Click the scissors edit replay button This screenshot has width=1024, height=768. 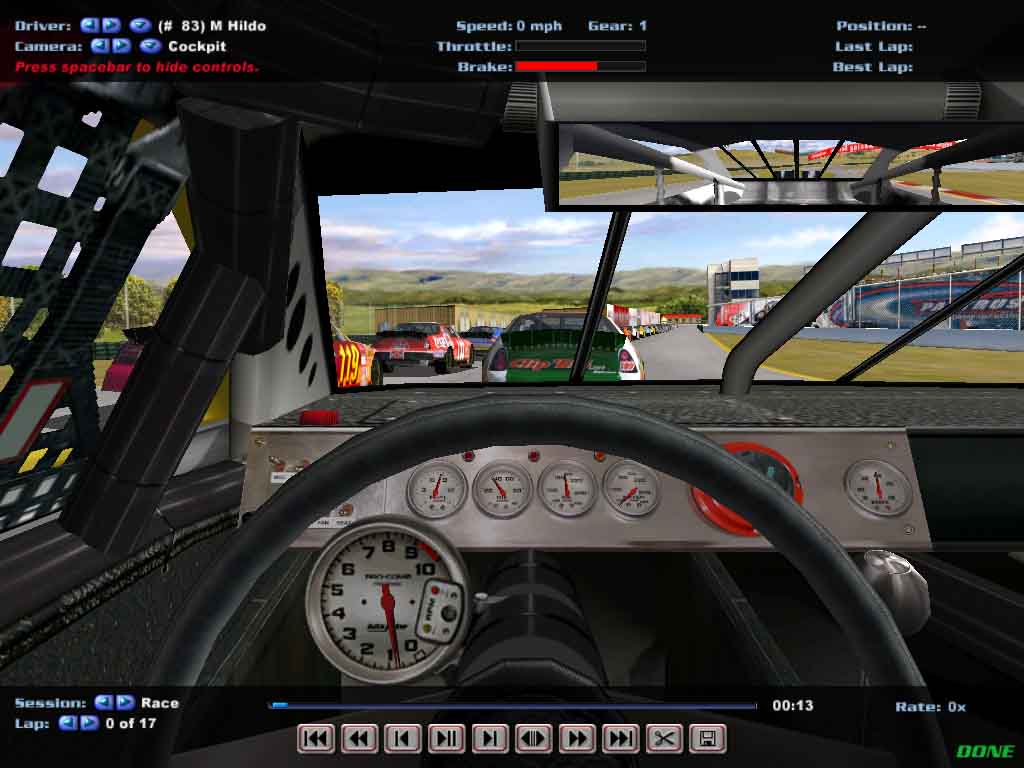pyautogui.click(x=664, y=739)
